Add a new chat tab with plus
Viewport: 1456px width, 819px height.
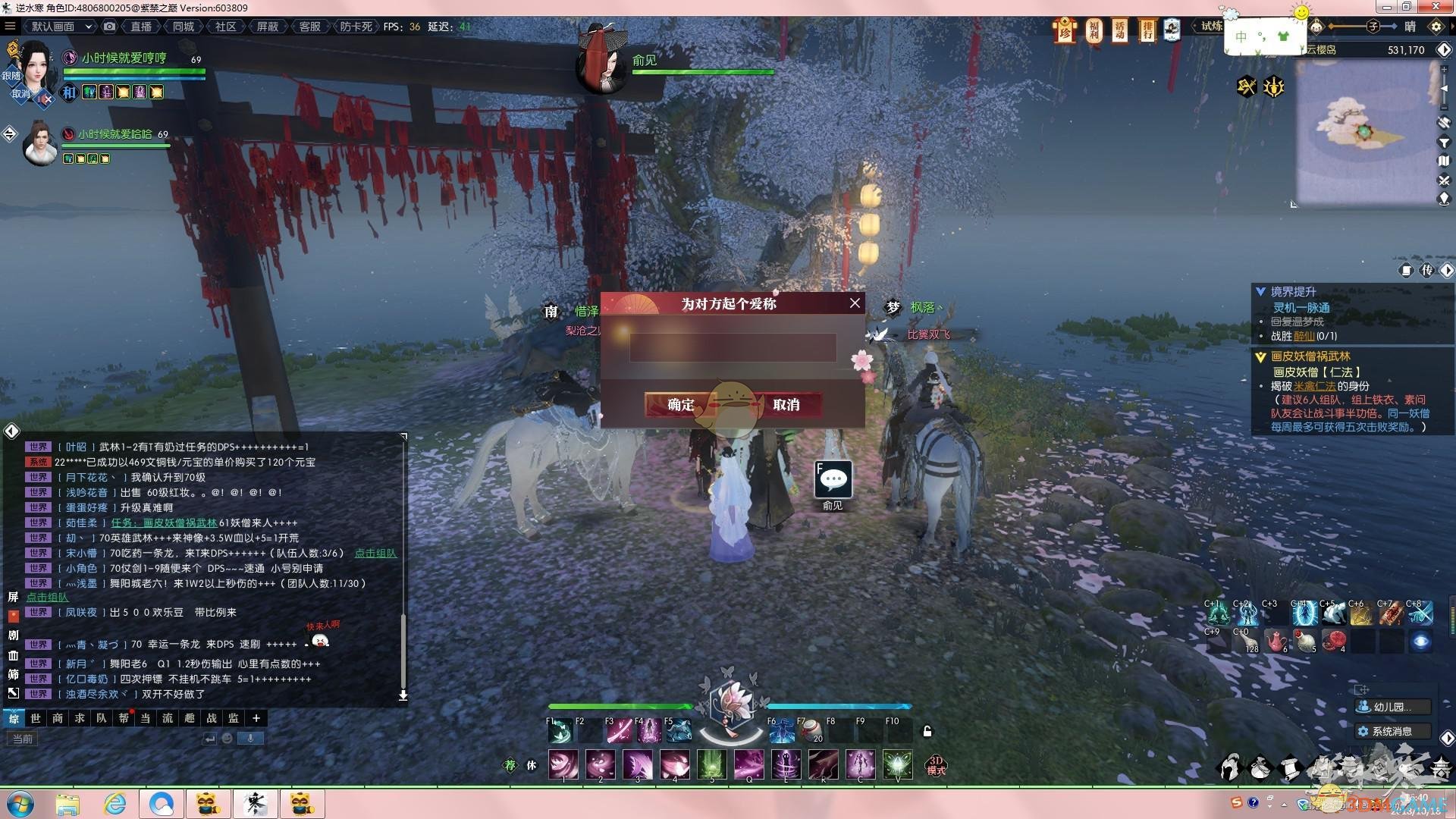tap(256, 718)
